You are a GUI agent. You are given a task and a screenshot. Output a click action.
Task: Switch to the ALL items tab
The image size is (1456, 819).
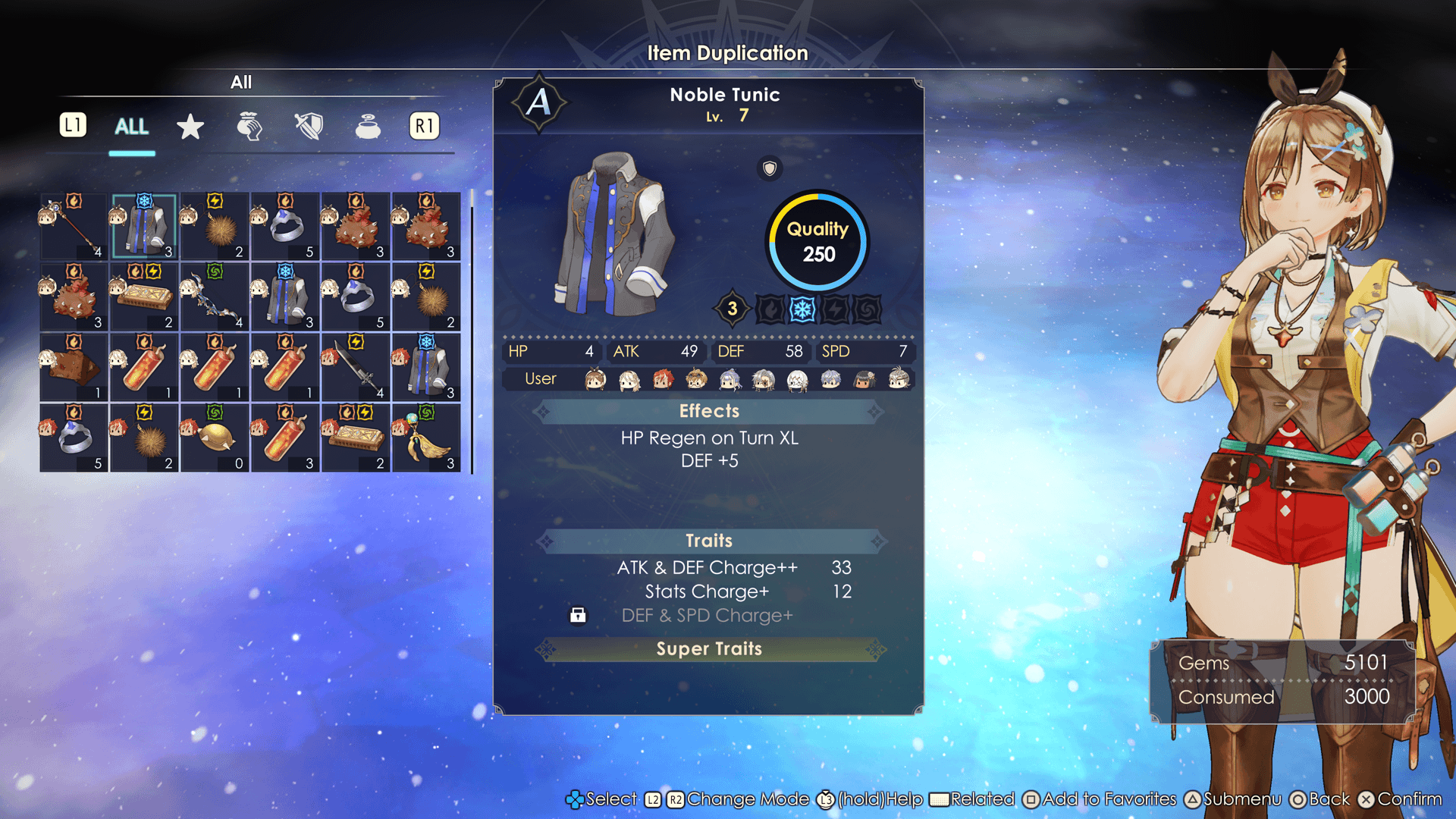(x=131, y=127)
